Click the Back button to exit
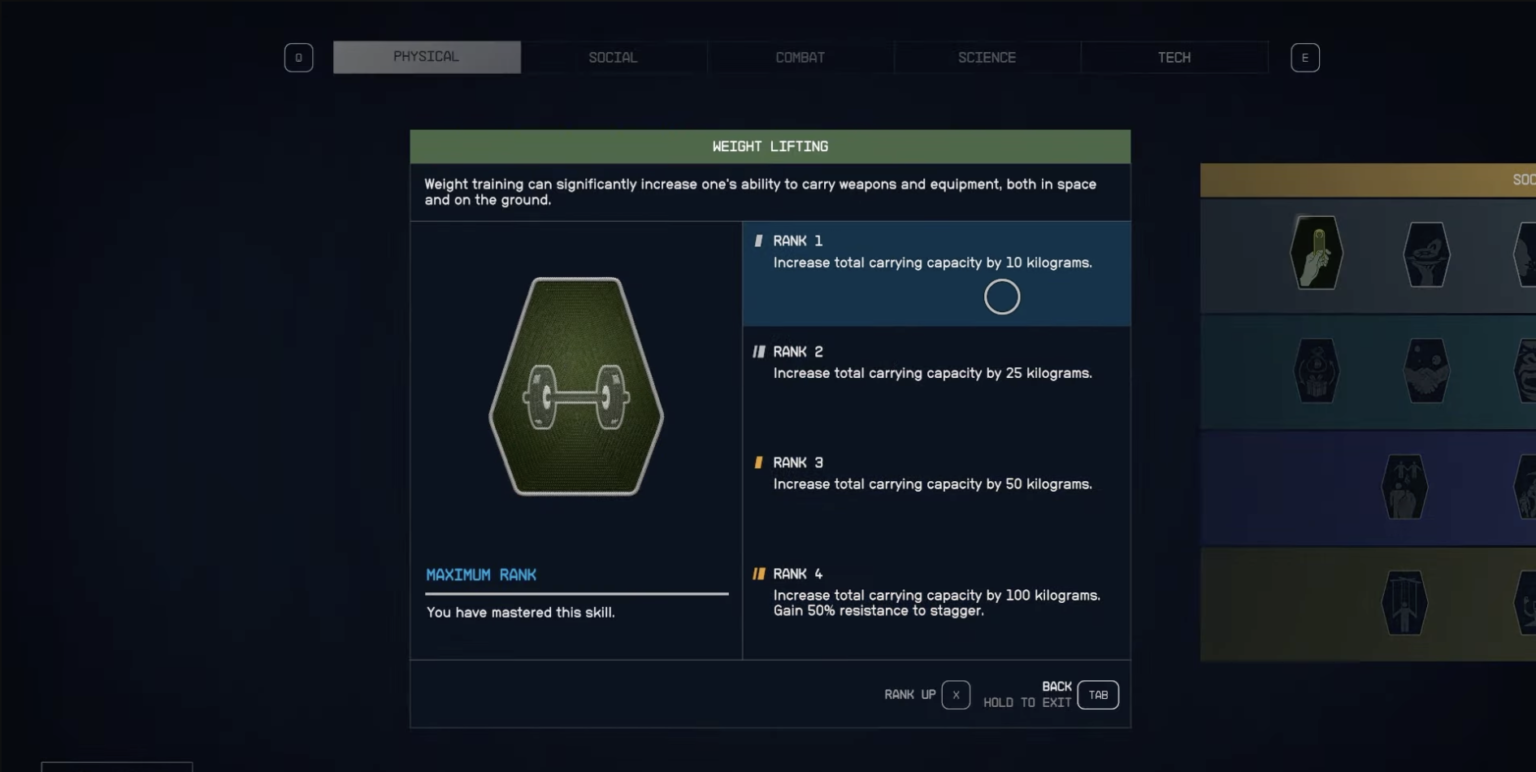The height and width of the screenshot is (772, 1536). 1097,694
